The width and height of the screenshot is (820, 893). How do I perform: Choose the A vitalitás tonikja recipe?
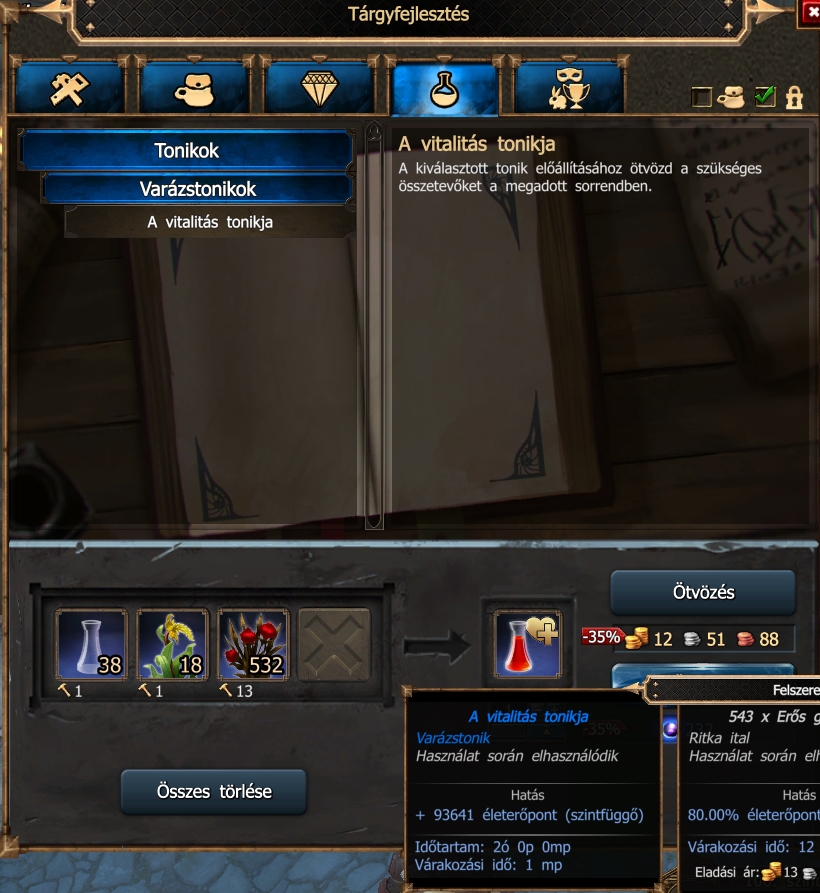coord(210,222)
